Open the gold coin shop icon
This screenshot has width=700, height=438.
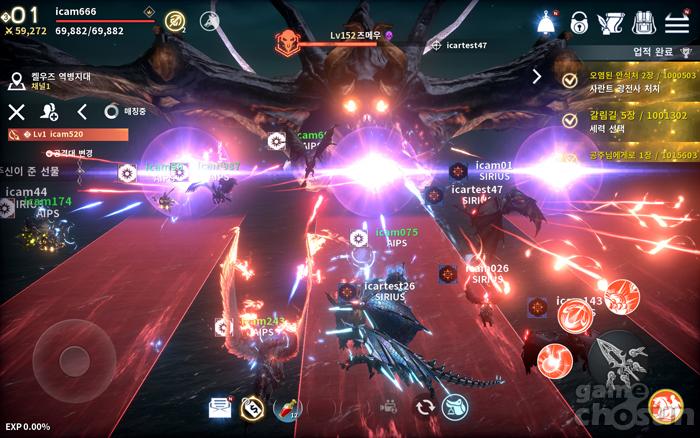tap(253, 406)
